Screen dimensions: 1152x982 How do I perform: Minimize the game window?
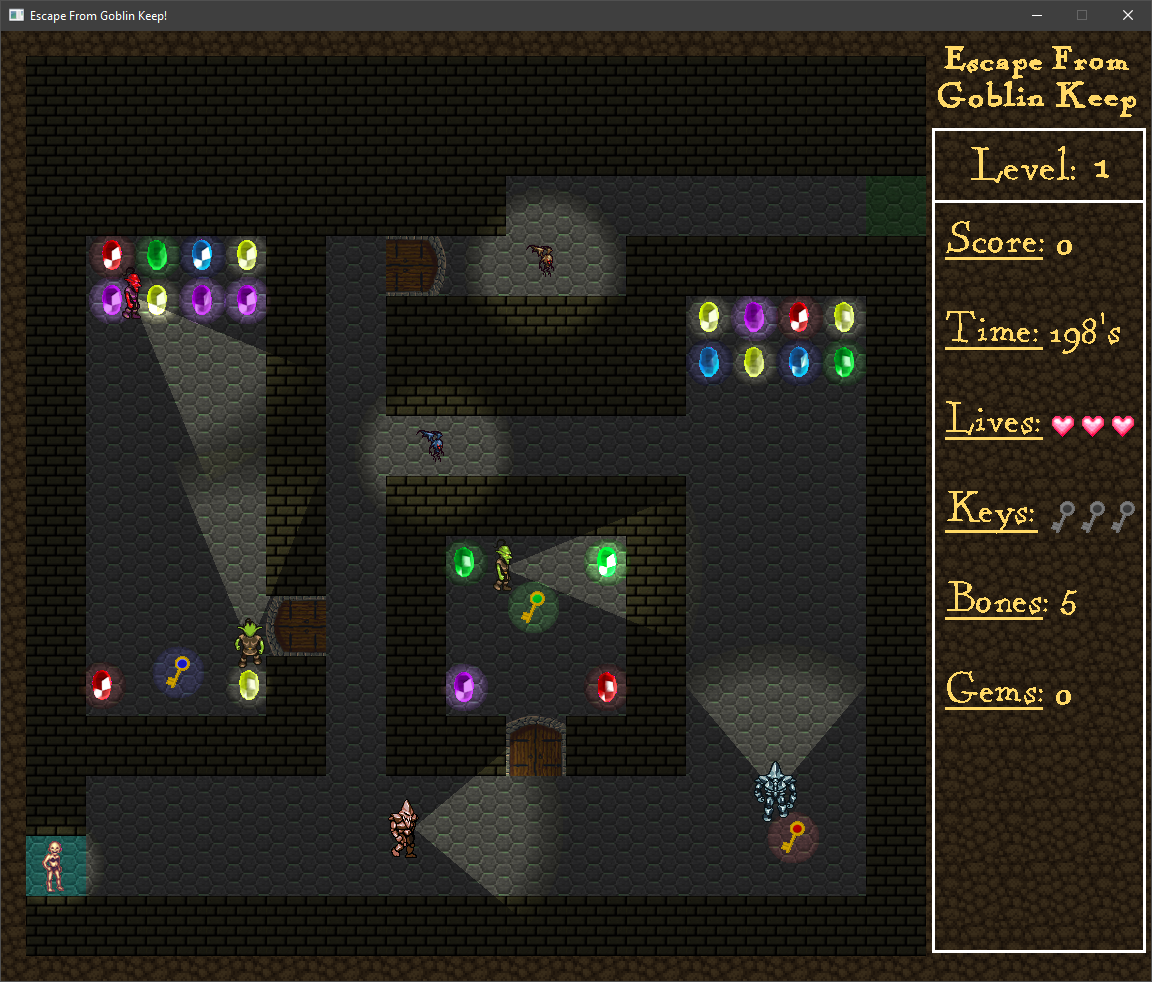(1036, 15)
